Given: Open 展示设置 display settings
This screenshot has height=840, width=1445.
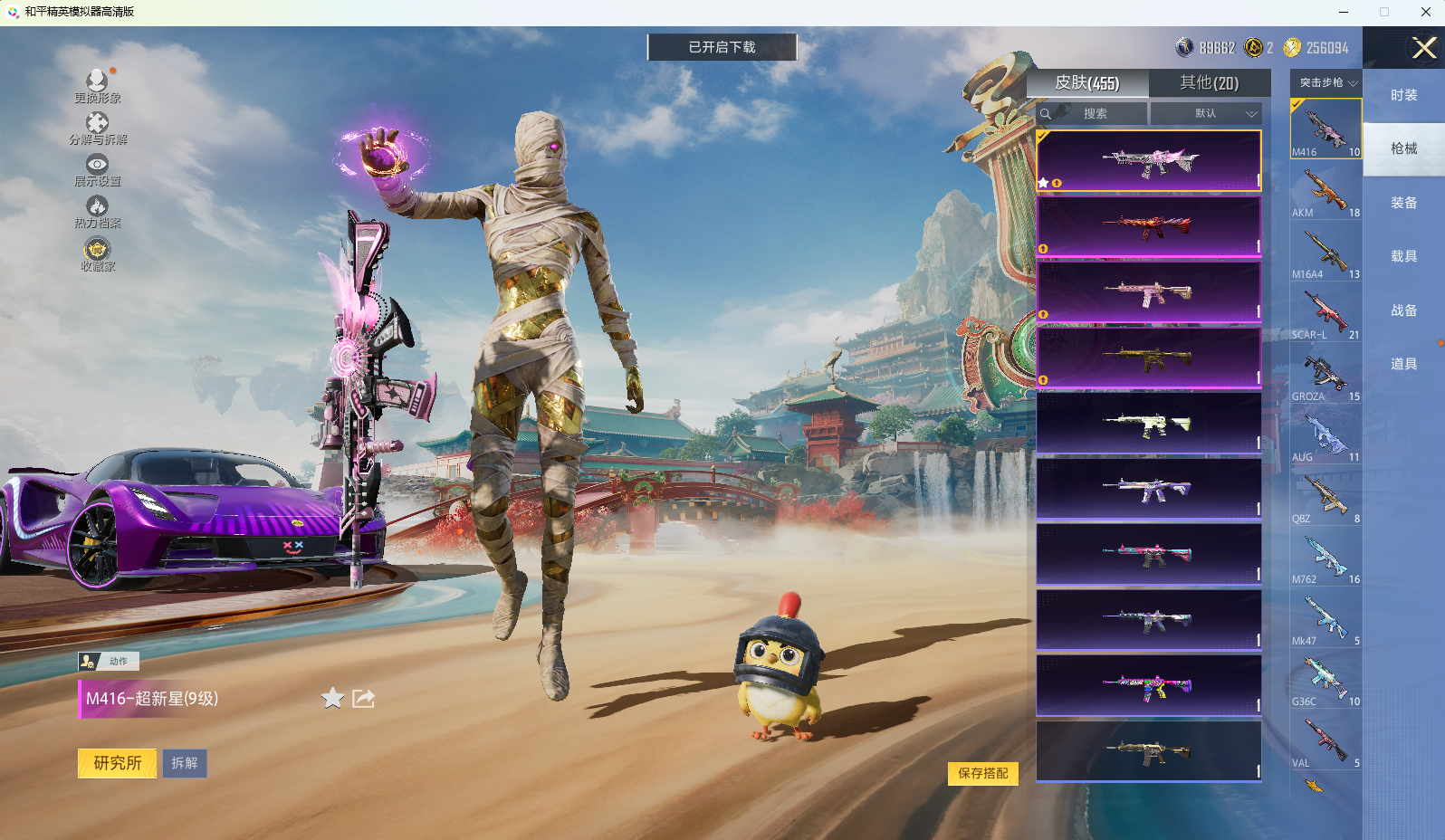Looking at the screenshot, I should pos(97,169).
